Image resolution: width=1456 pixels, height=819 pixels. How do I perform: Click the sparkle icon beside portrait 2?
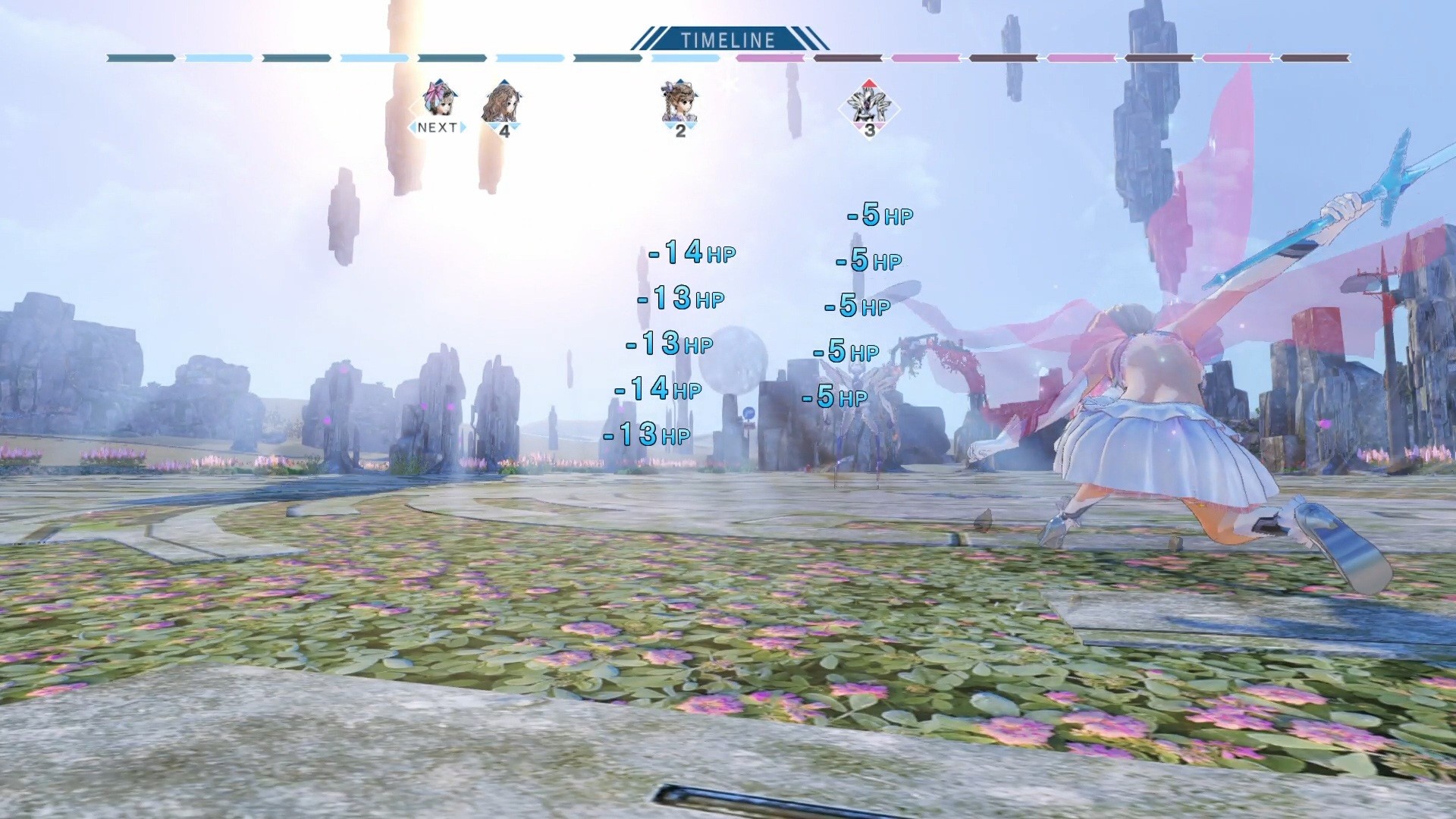tap(730, 85)
